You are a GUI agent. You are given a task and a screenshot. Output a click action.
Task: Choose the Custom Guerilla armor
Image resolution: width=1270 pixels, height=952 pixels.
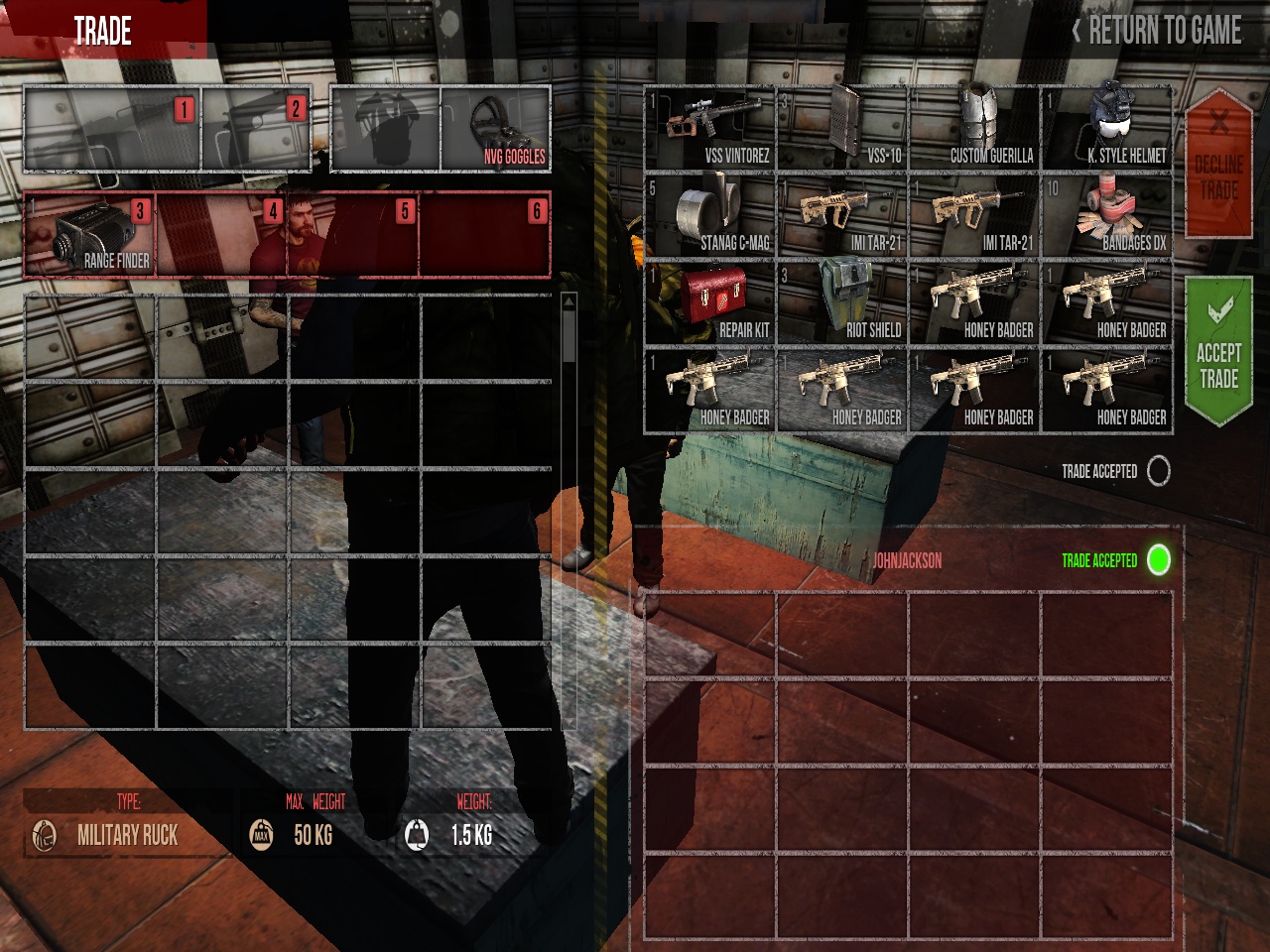(974, 129)
